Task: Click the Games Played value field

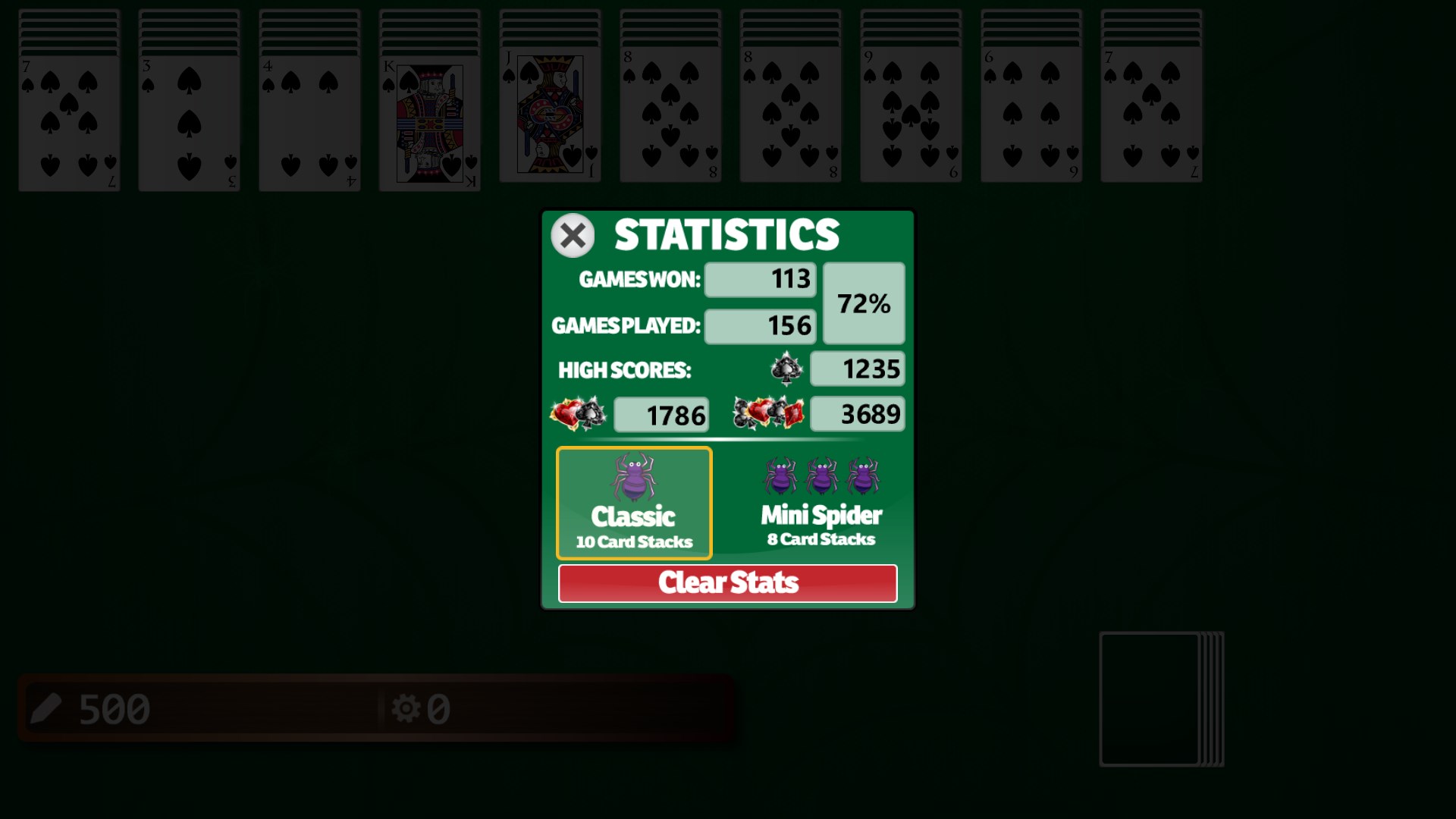Action: [759, 325]
